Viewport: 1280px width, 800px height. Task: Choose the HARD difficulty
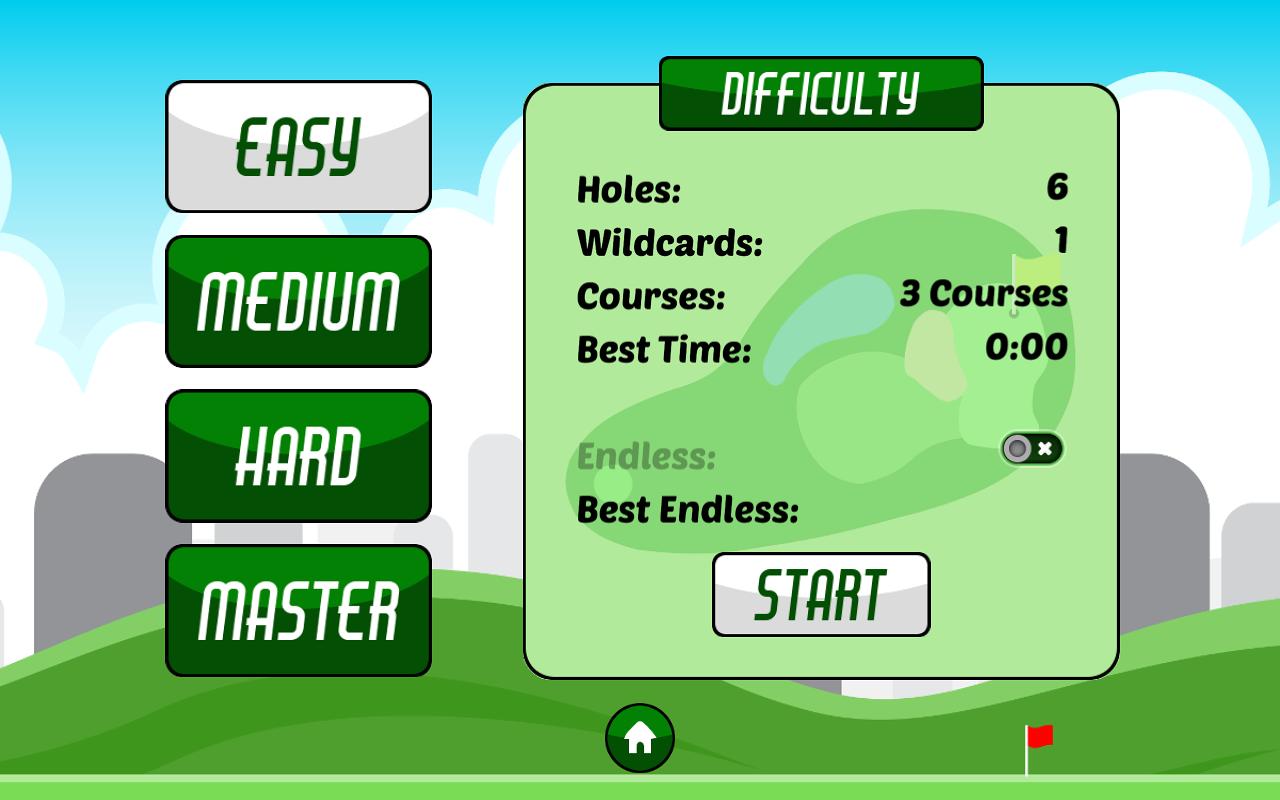click(298, 455)
